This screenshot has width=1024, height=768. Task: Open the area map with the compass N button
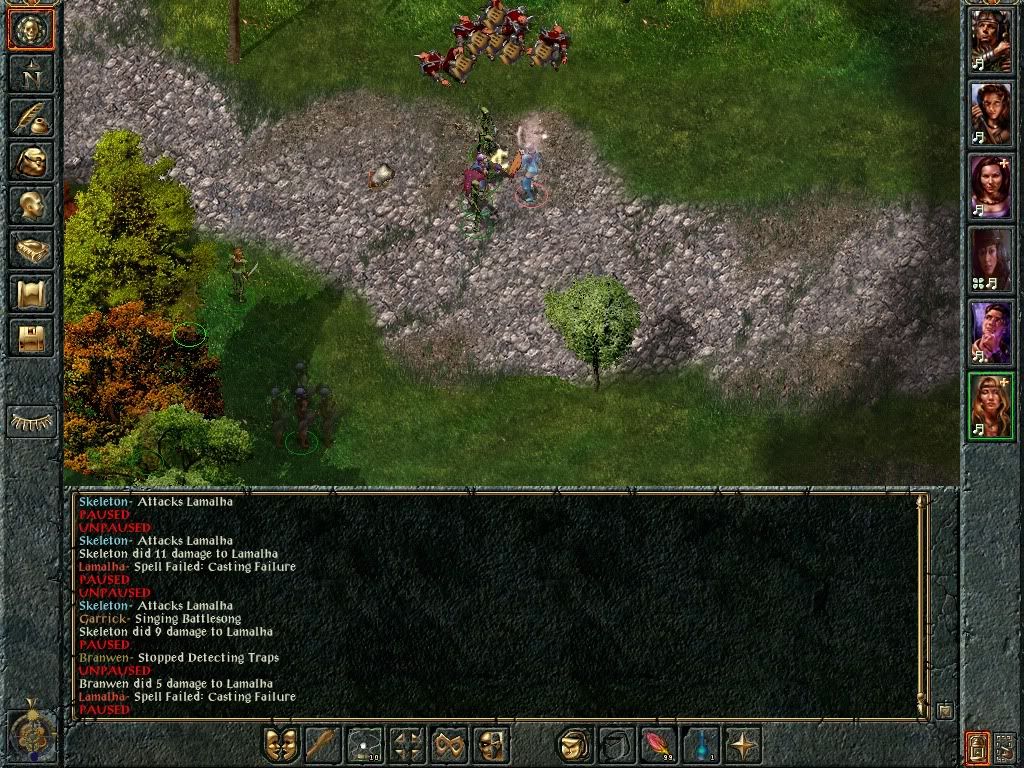pos(31,73)
